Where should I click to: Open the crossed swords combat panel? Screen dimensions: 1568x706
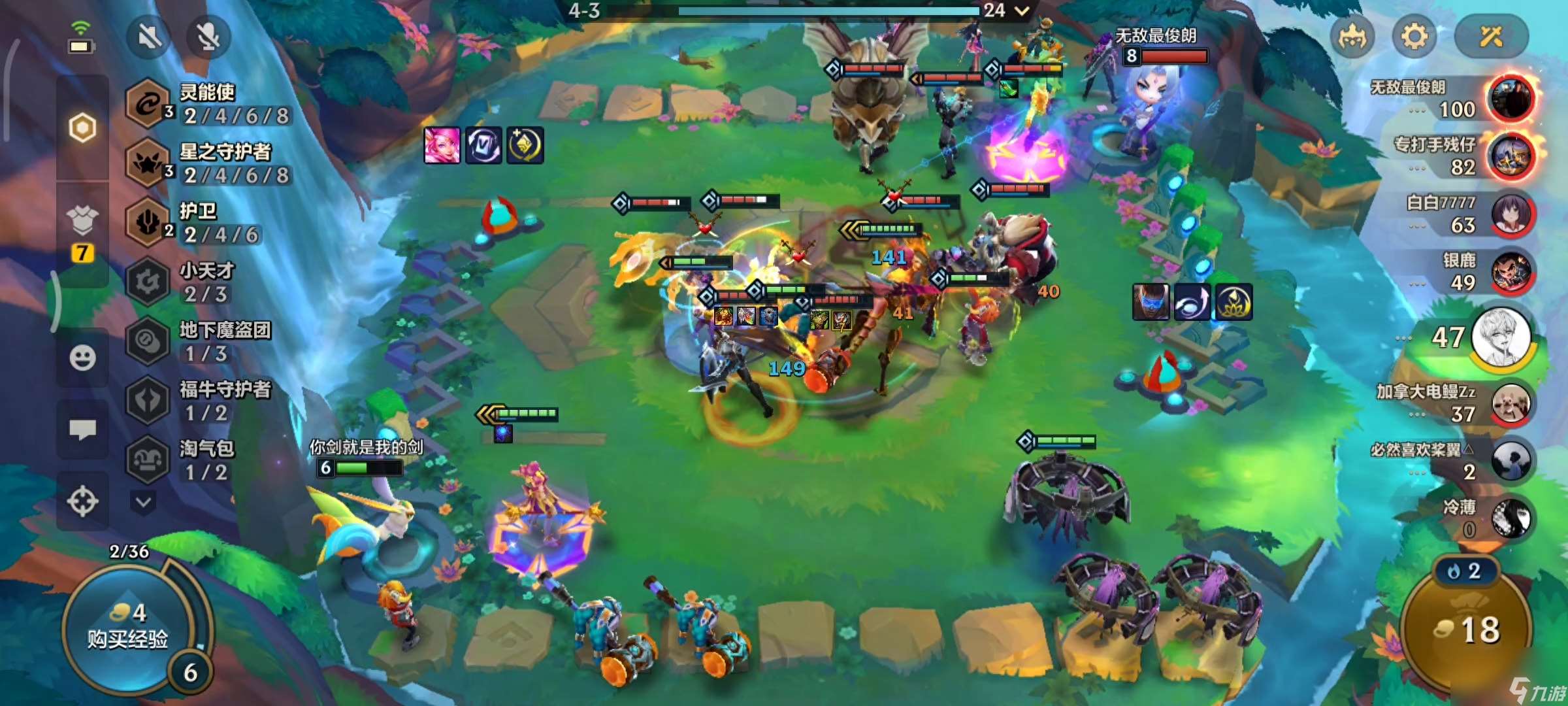tap(1491, 37)
